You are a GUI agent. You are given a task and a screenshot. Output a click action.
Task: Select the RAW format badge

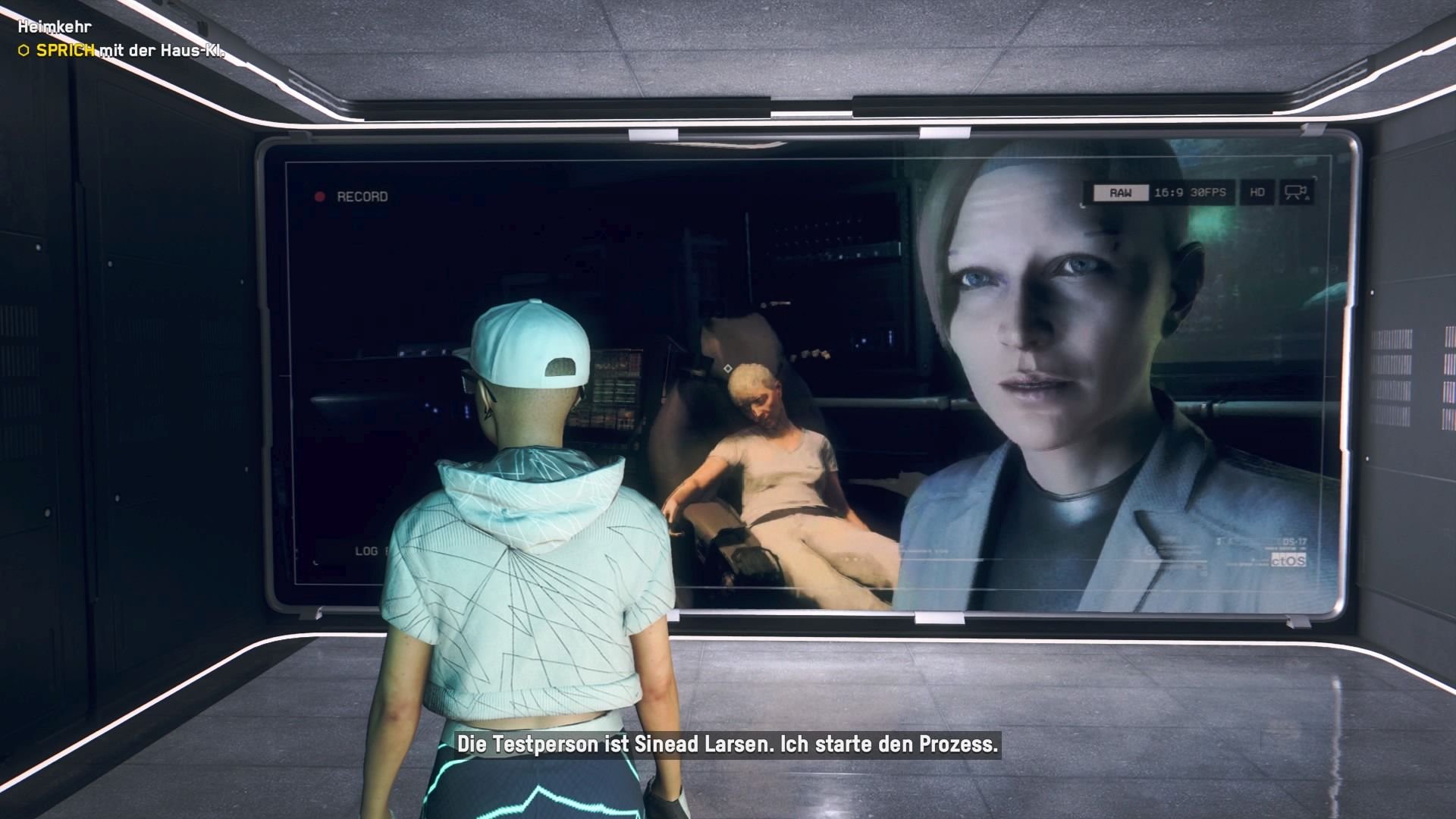coord(1122,192)
